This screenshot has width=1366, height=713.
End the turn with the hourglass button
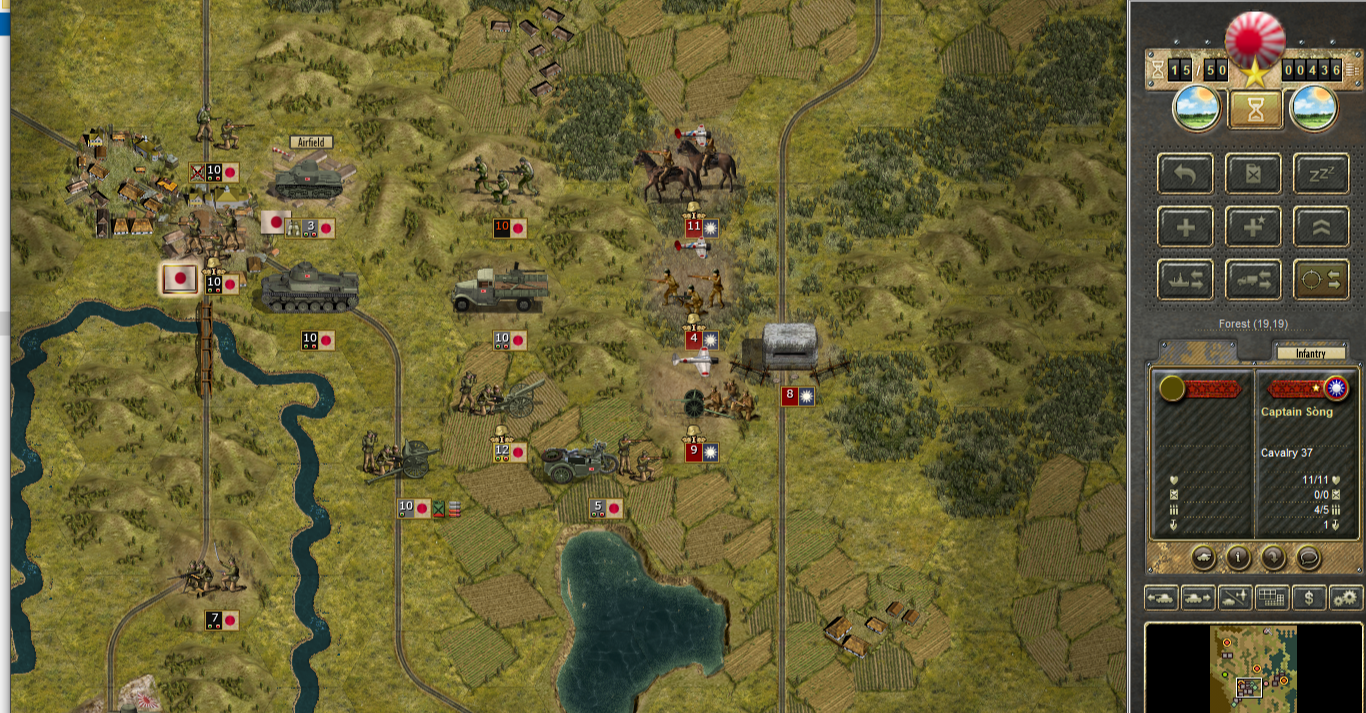(1256, 109)
